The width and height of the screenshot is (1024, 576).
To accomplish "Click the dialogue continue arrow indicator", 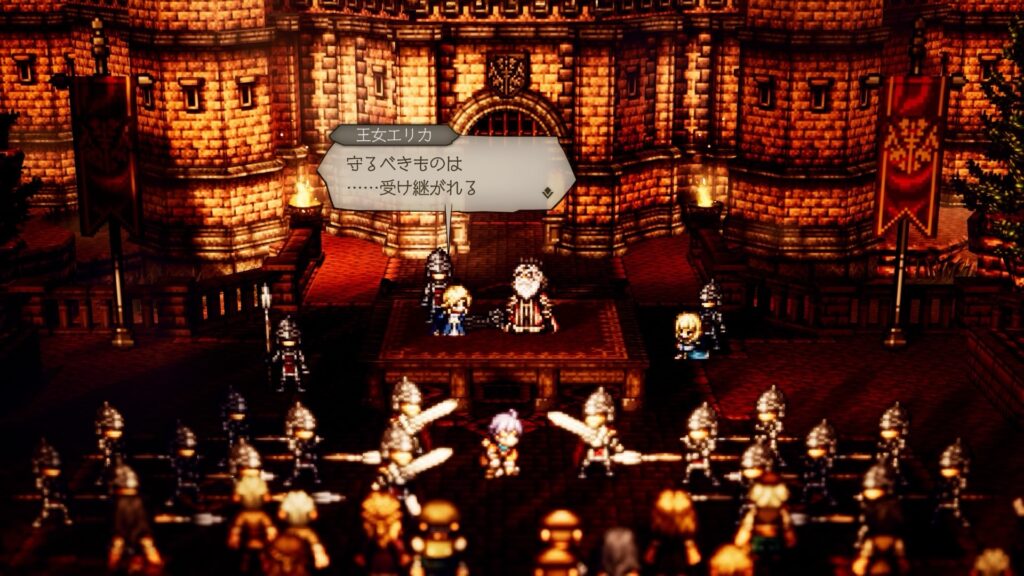I will pyautogui.click(x=548, y=191).
